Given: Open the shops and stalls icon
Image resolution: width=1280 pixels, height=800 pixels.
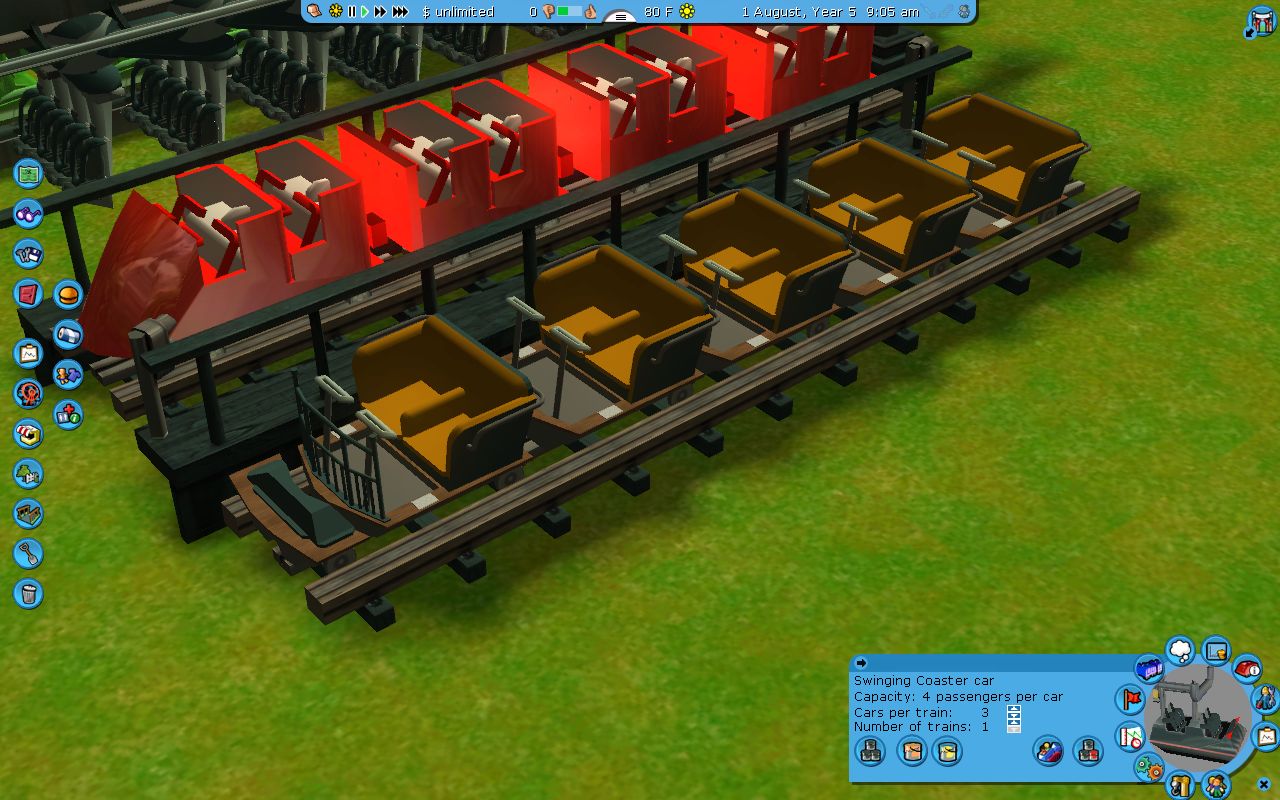Looking at the screenshot, I should pos(28,433).
